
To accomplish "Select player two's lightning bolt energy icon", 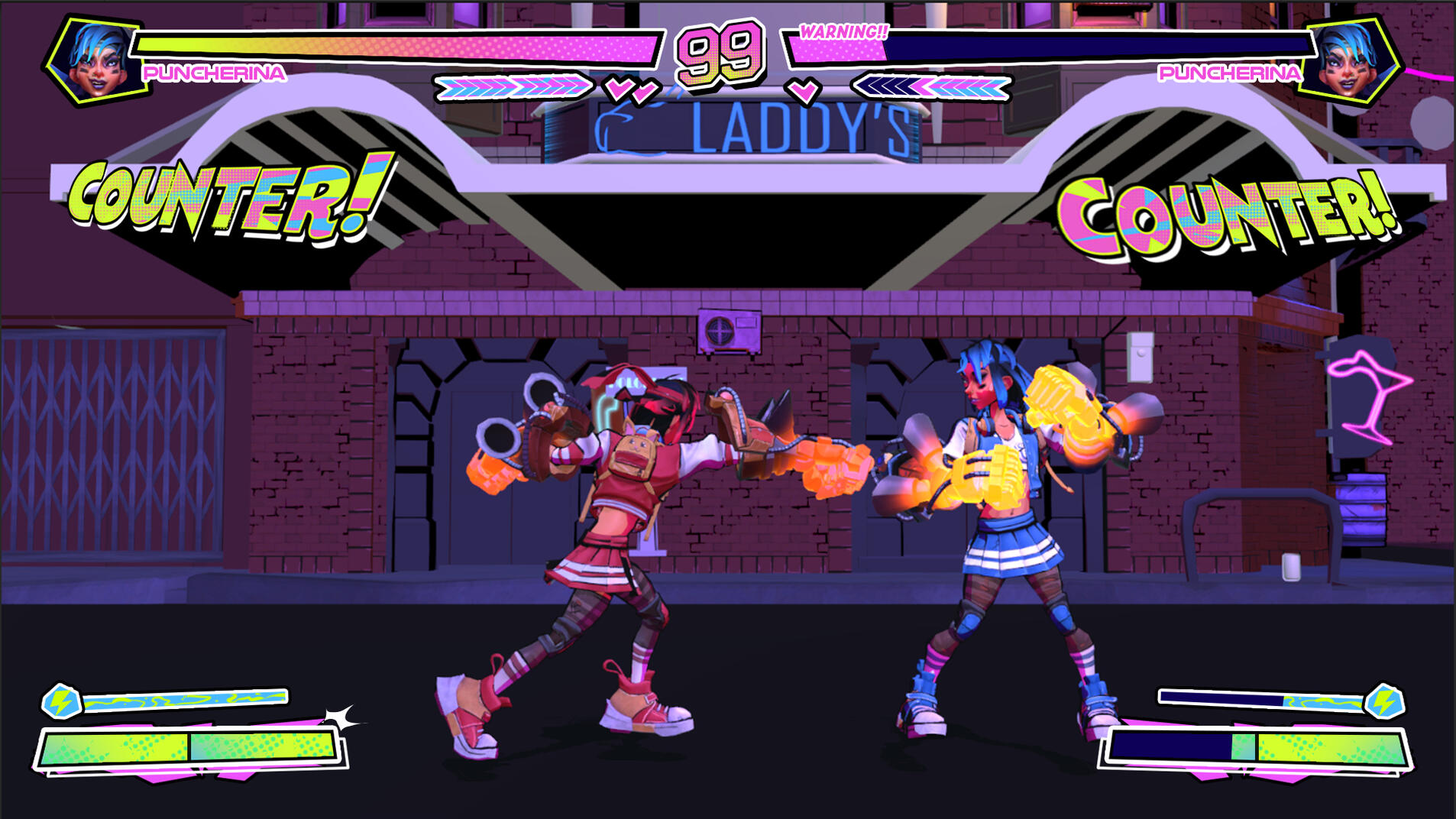I will 1384,701.
